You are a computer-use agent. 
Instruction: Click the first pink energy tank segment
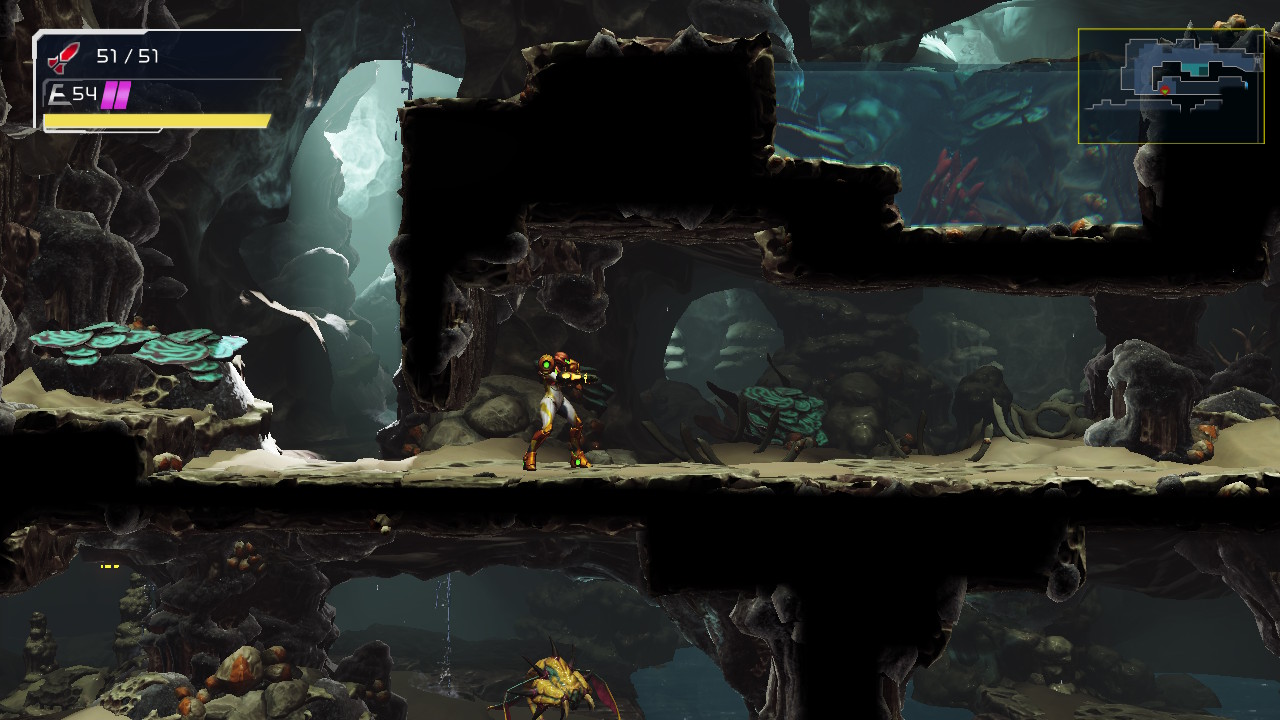111,95
